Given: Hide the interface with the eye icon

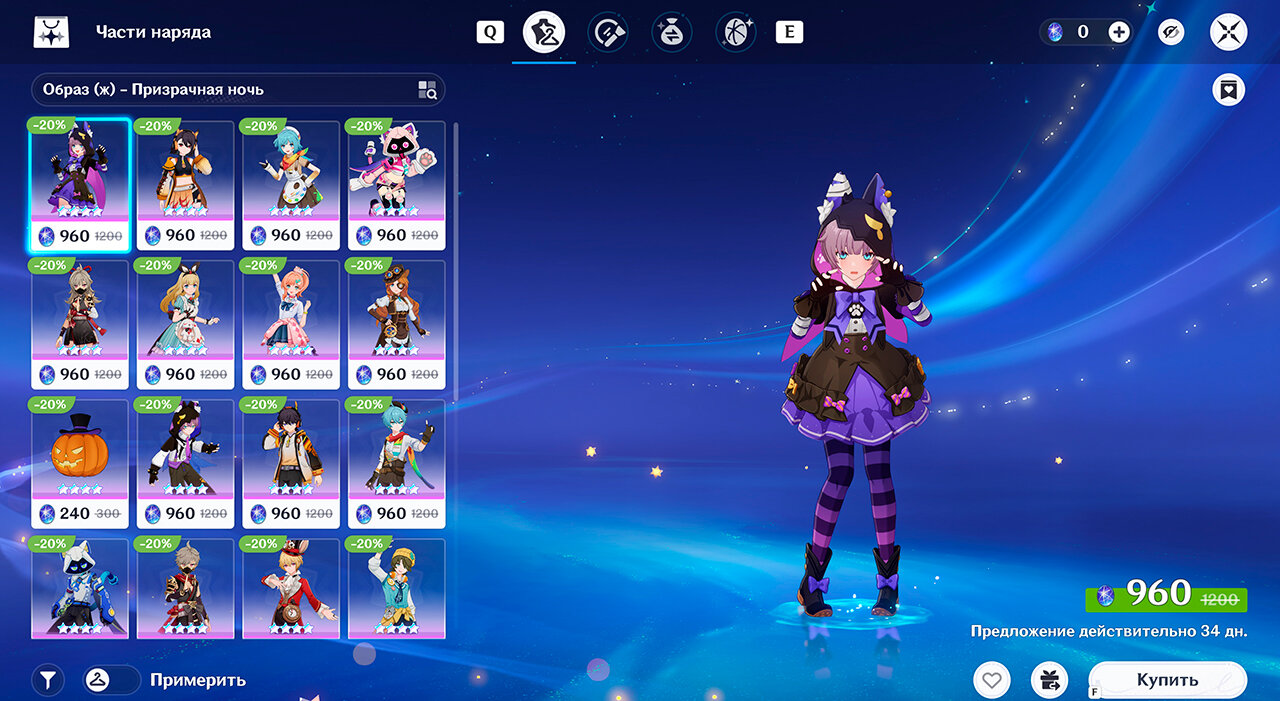Looking at the screenshot, I should point(1171,33).
